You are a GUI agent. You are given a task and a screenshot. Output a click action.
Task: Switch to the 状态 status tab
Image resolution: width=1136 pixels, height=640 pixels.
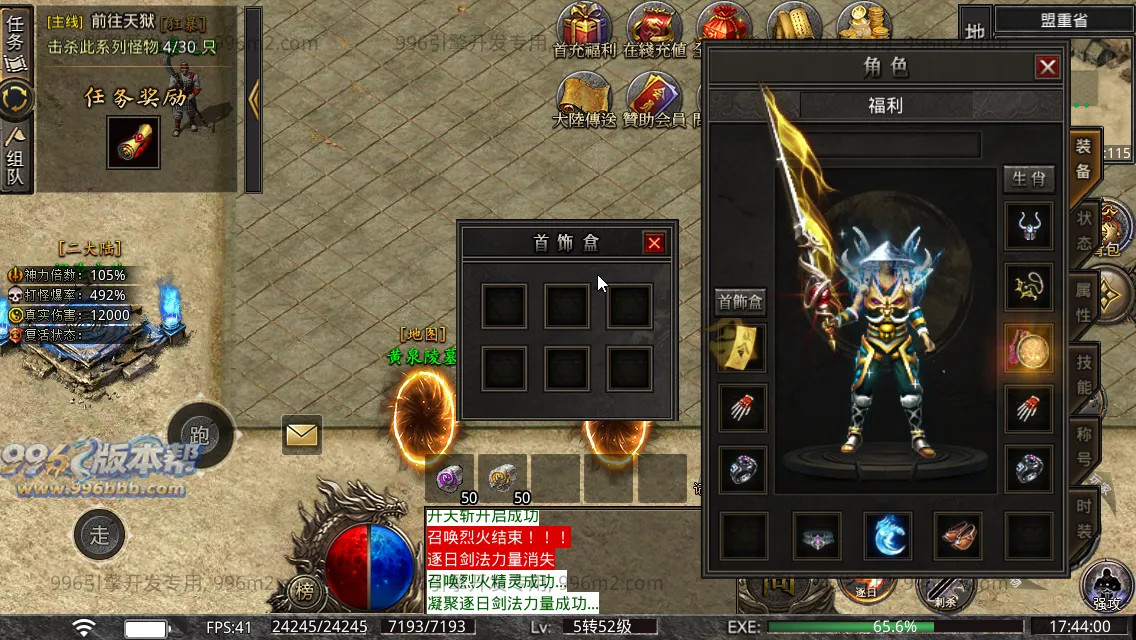pos(1084,231)
